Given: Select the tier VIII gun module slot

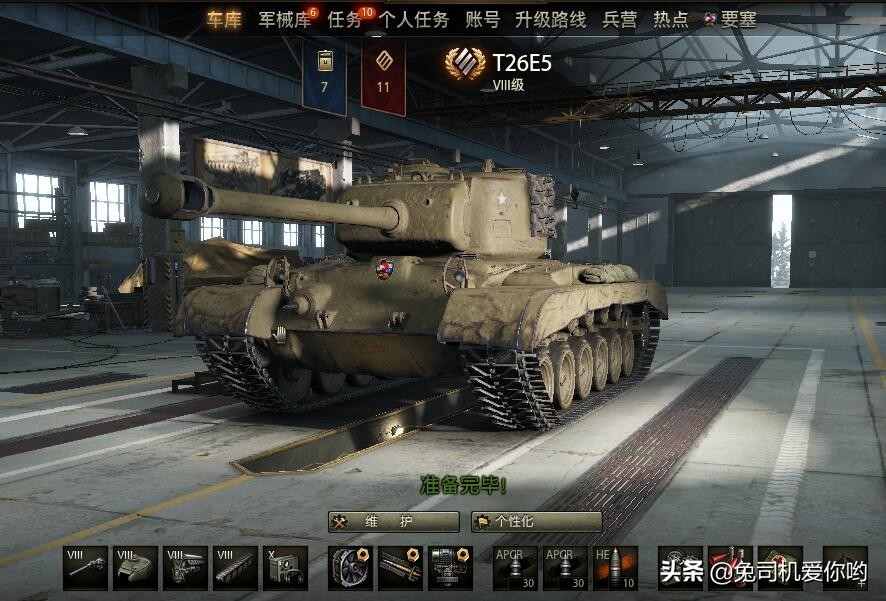Looking at the screenshot, I should 85,568.
